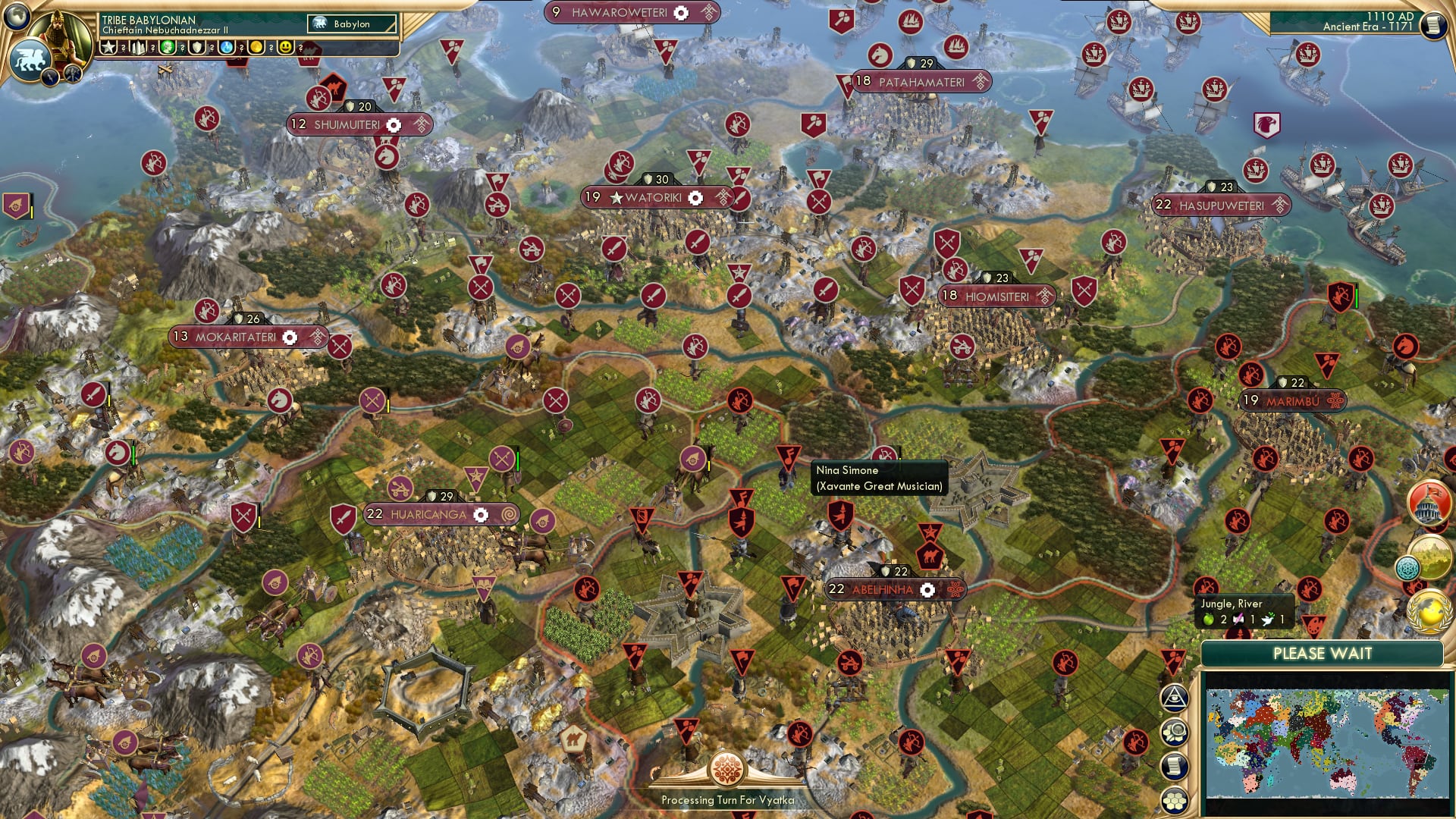The image size is (1456, 819).
Task: Toggle map options with the magnifier hex icon
Action: coord(1176,731)
